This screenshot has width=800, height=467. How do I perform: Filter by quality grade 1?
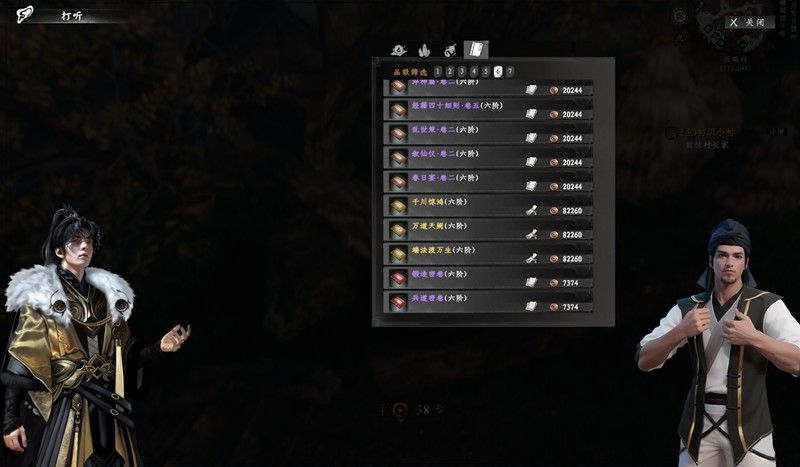(x=438, y=71)
